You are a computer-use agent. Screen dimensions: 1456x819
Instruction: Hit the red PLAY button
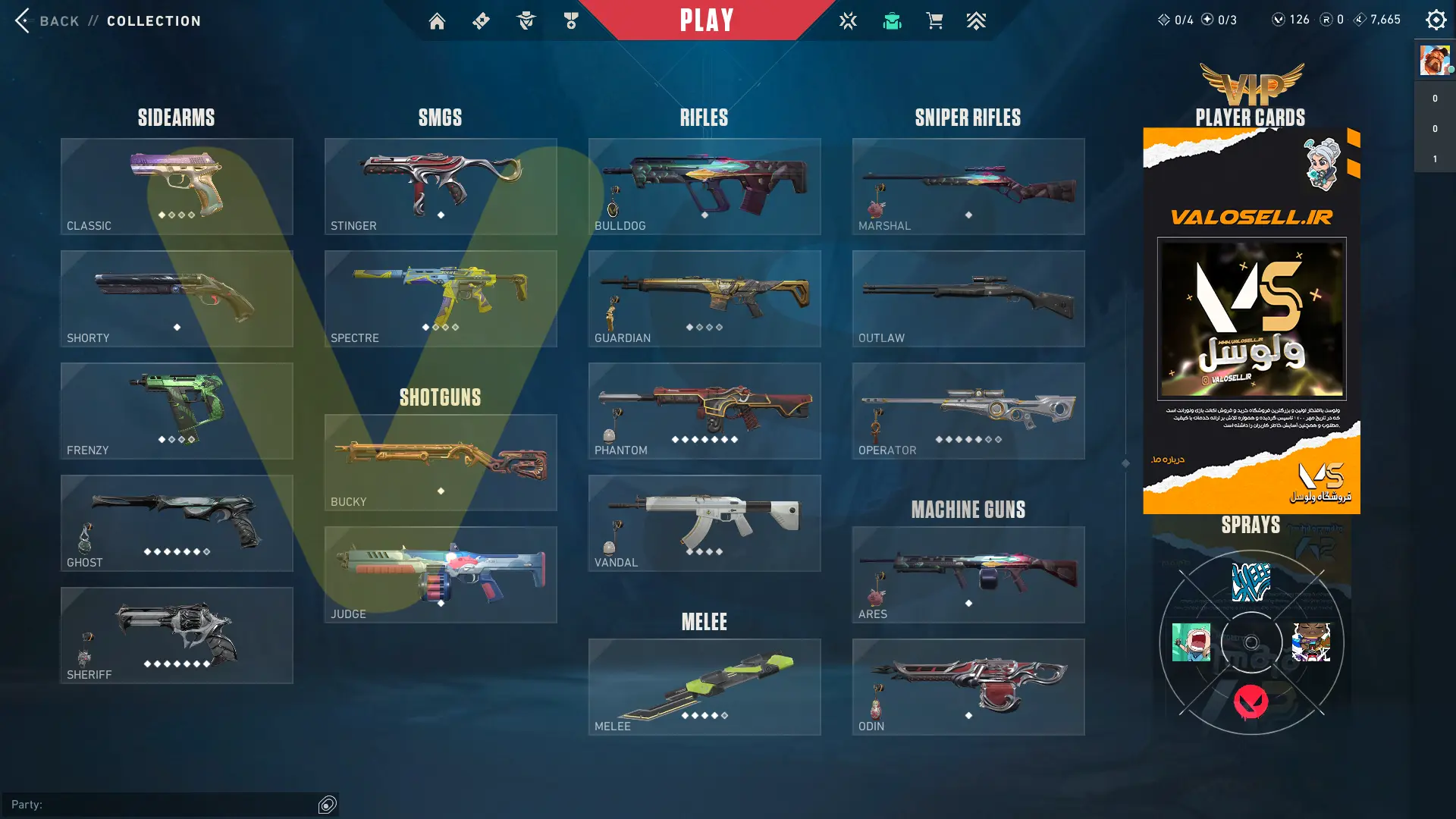(706, 20)
